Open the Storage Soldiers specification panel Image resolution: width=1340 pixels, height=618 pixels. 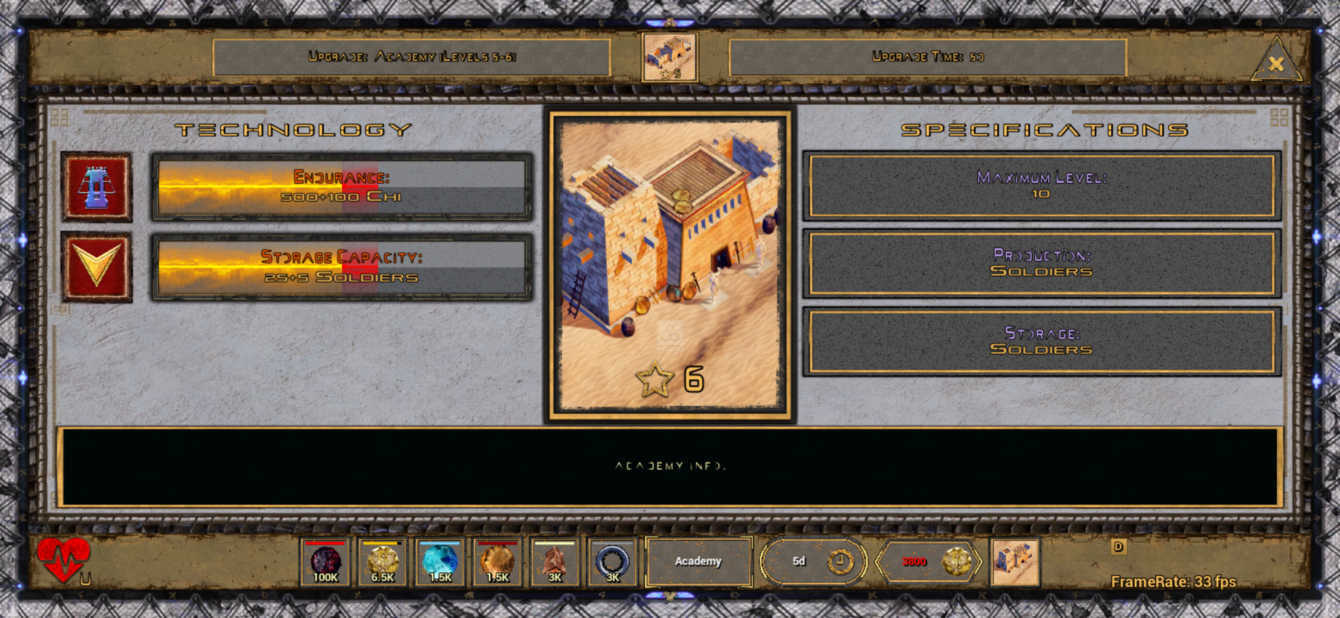(1041, 342)
